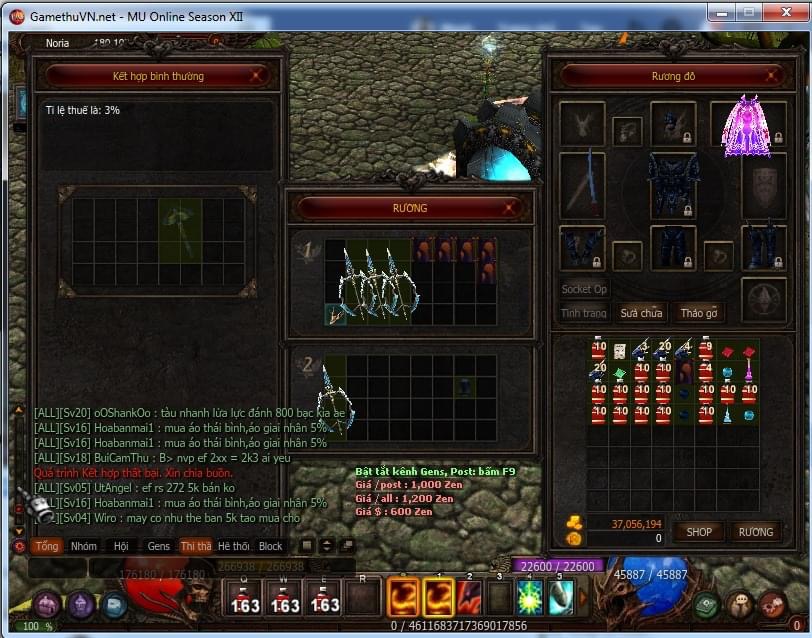The width and height of the screenshot is (812, 638).
Task: Click the Tình trạng button
Action: (x=584, y=313)
